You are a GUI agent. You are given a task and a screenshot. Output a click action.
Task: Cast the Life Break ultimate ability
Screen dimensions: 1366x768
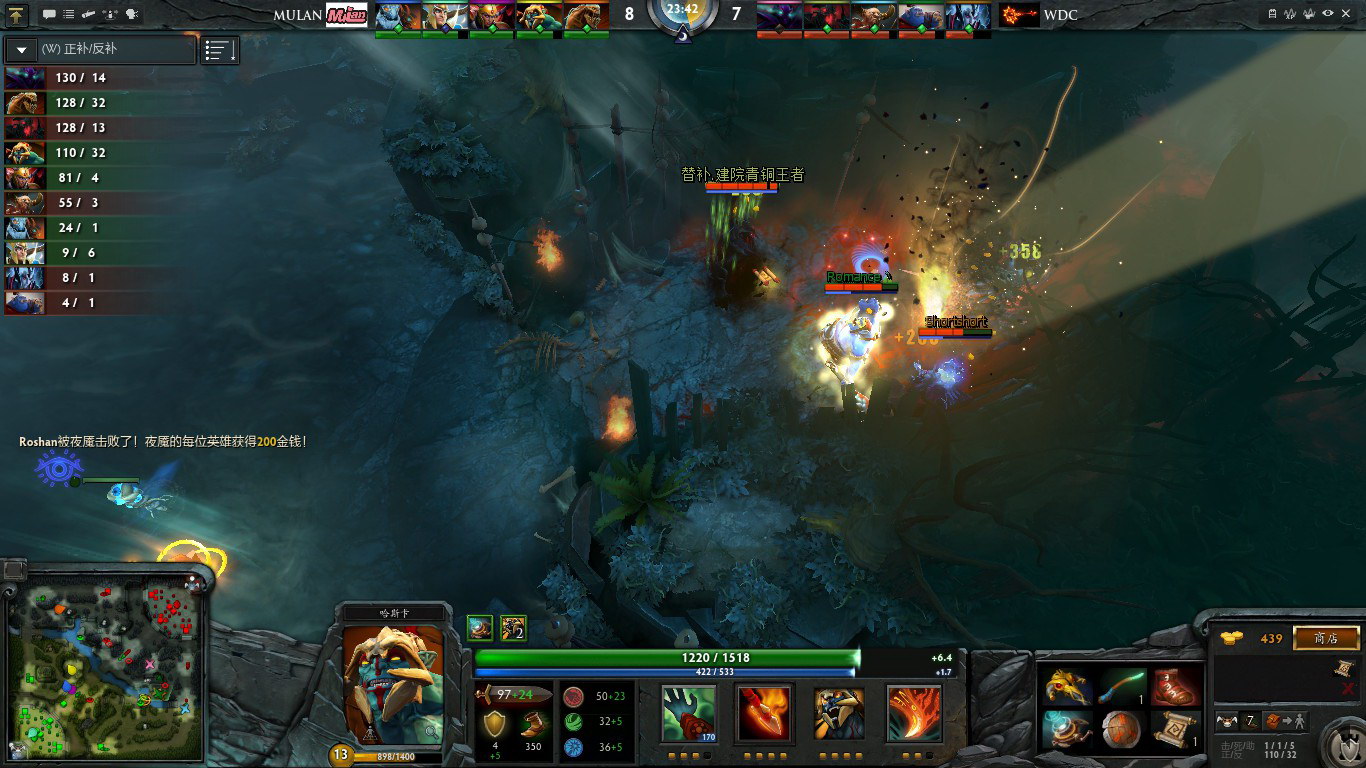coord(914,713)
